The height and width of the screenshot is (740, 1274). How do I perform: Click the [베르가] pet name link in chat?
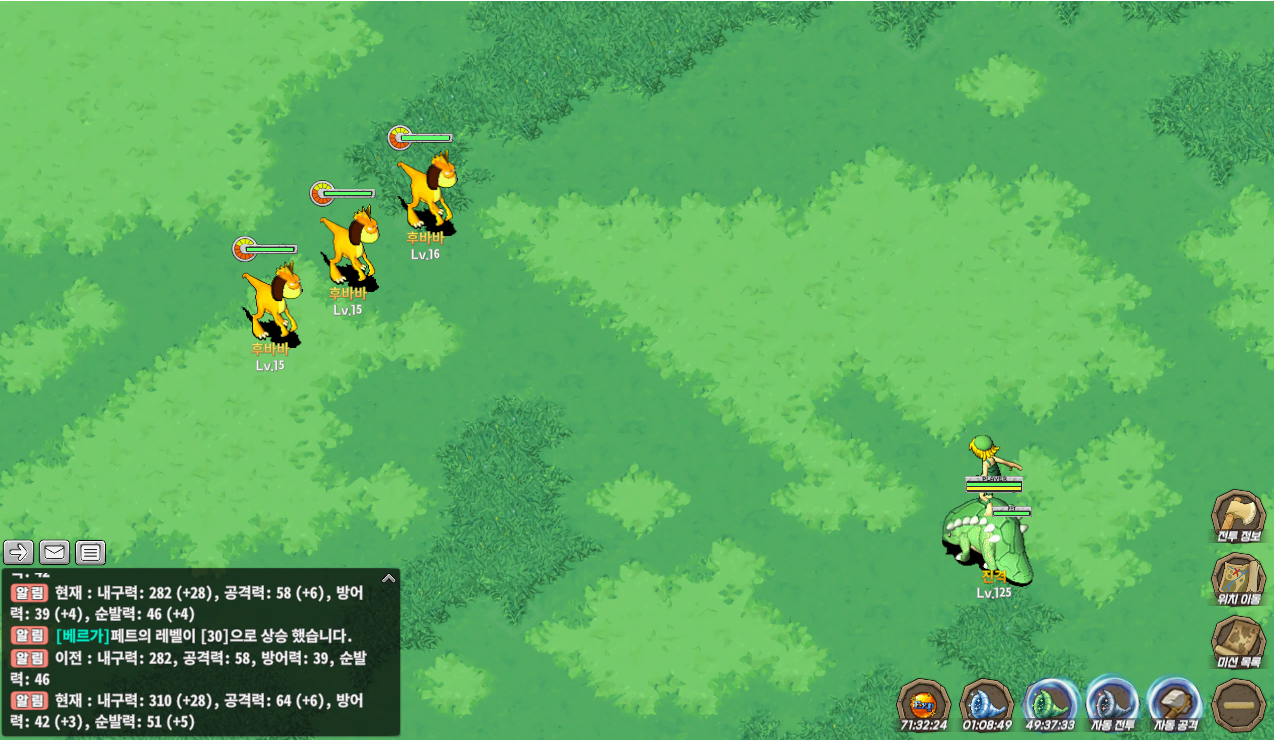point(82,636)
